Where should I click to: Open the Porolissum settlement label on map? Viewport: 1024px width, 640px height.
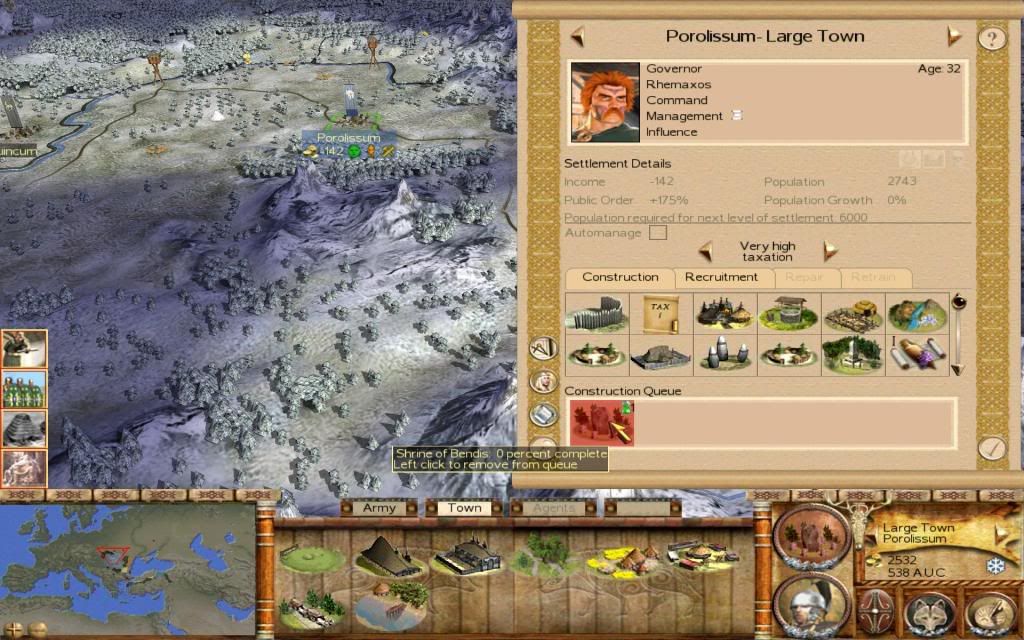349,138
